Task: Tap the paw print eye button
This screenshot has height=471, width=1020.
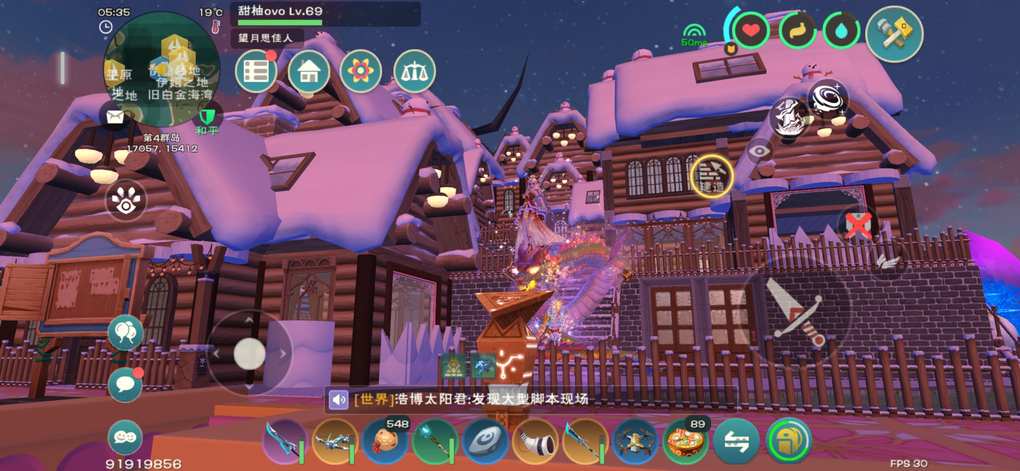Action: (x=125, y=202)
